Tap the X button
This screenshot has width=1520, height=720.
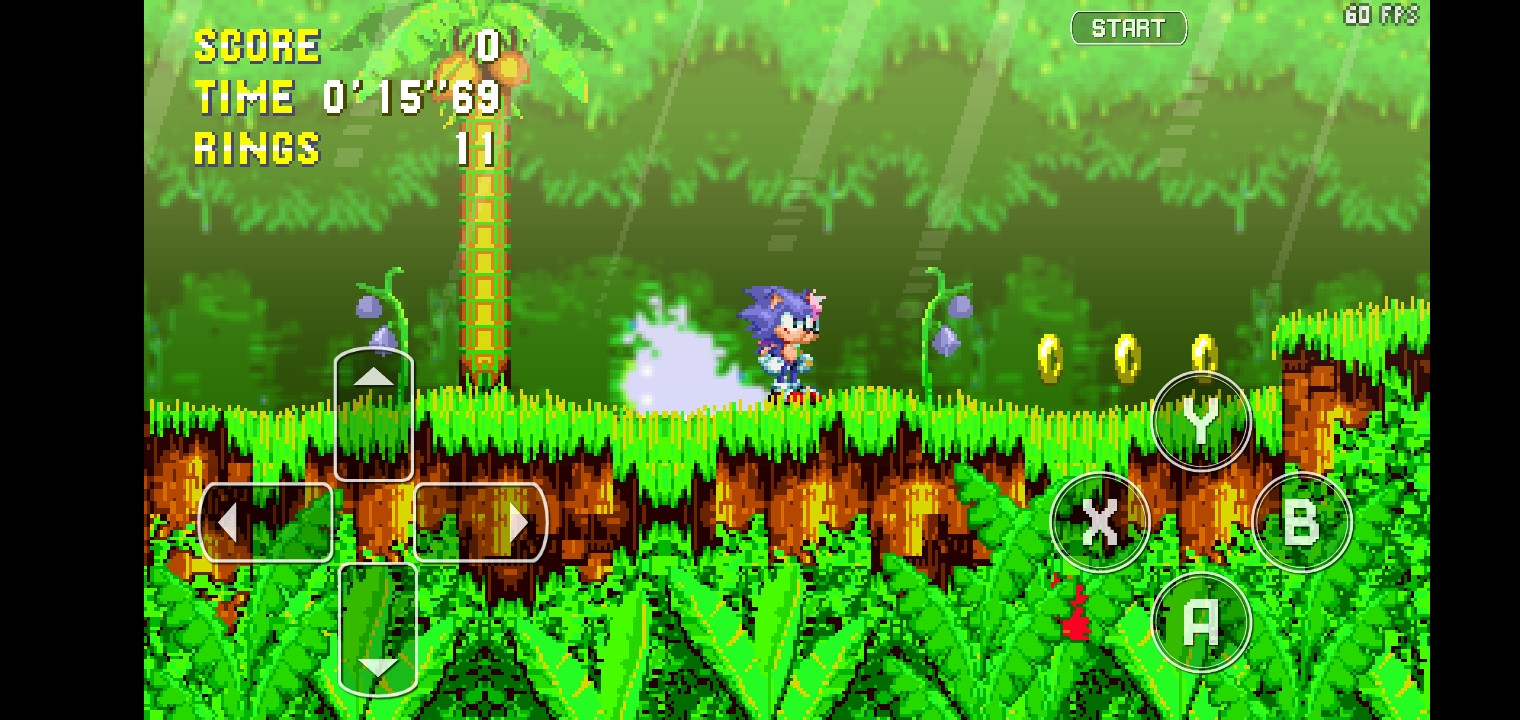coord(1100,522)
